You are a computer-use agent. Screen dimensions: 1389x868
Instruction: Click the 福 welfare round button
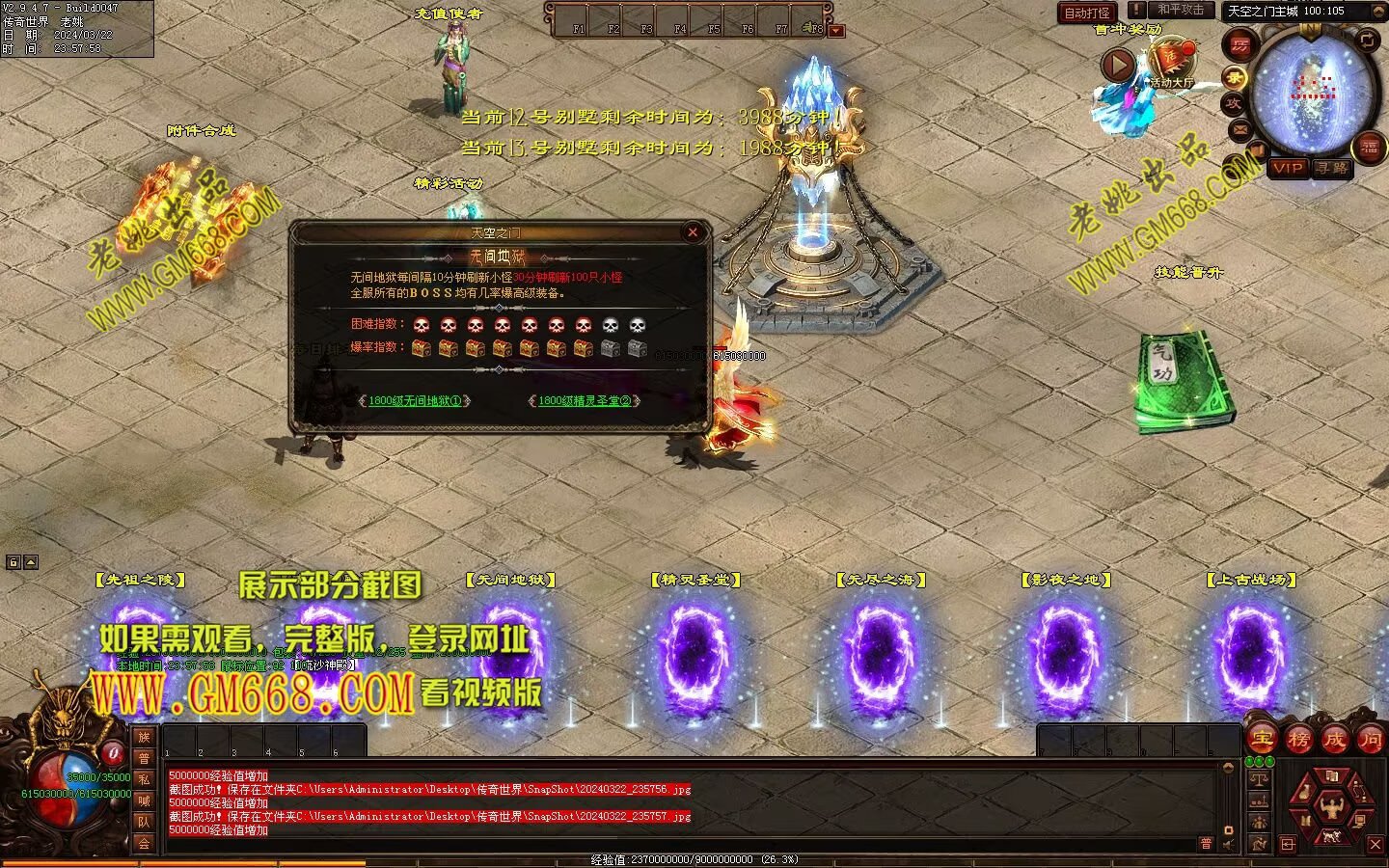(1369, 148)
